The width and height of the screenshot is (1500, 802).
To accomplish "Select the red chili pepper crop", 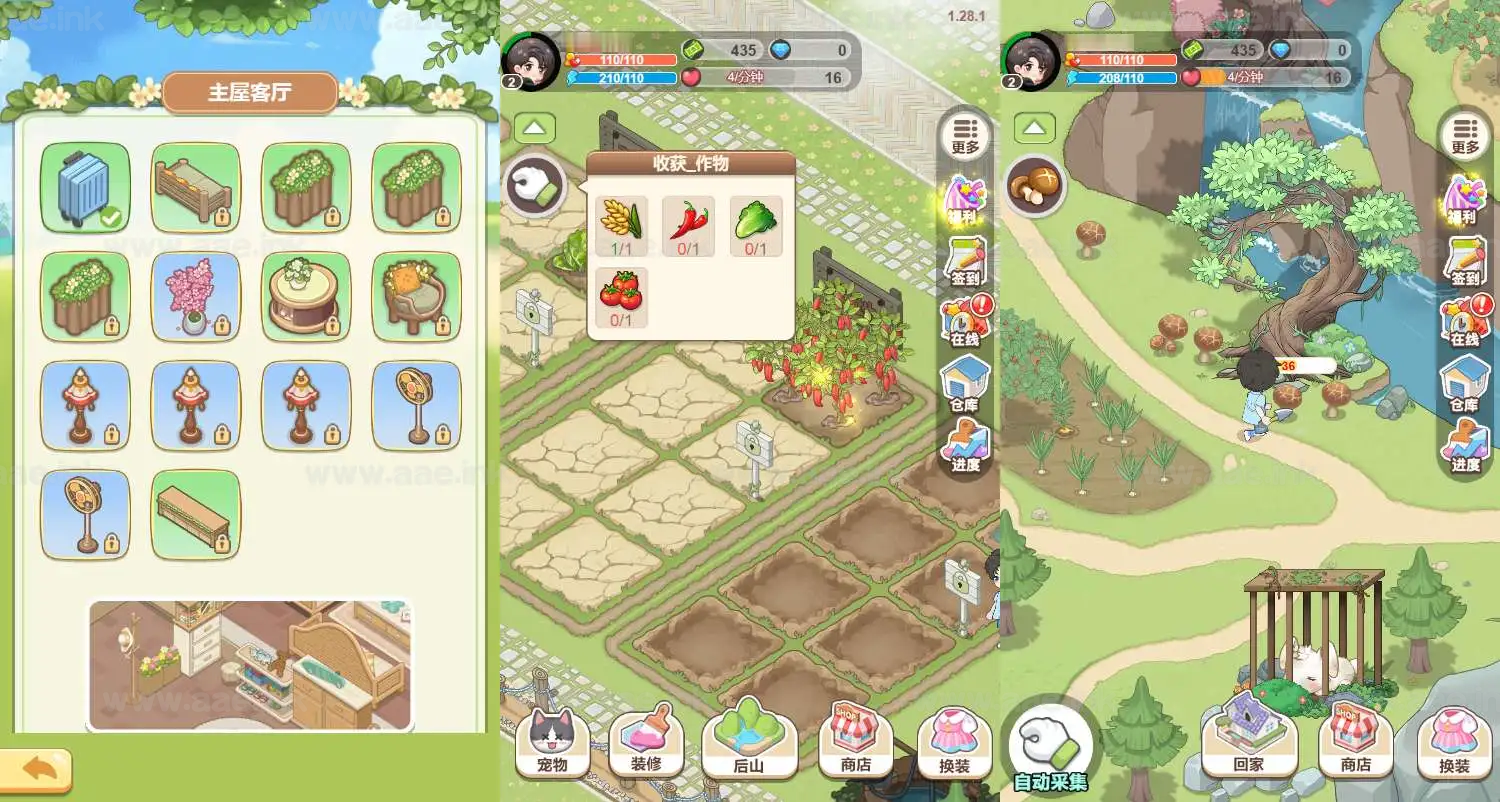I will click(x=688, y=226).
